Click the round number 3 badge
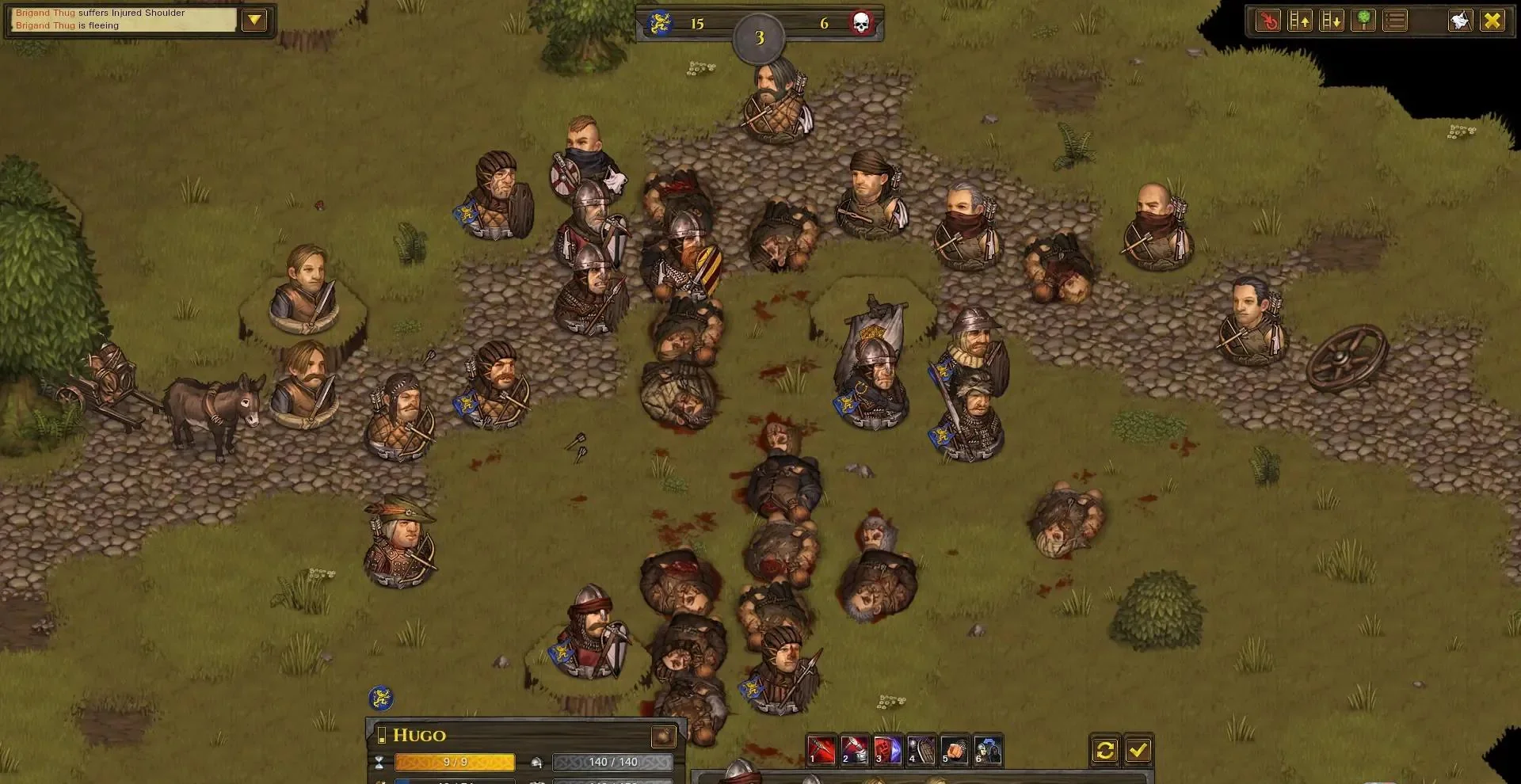Image resolution: width=1521 pixels, height=784 pixels. (x=759, y=38)
